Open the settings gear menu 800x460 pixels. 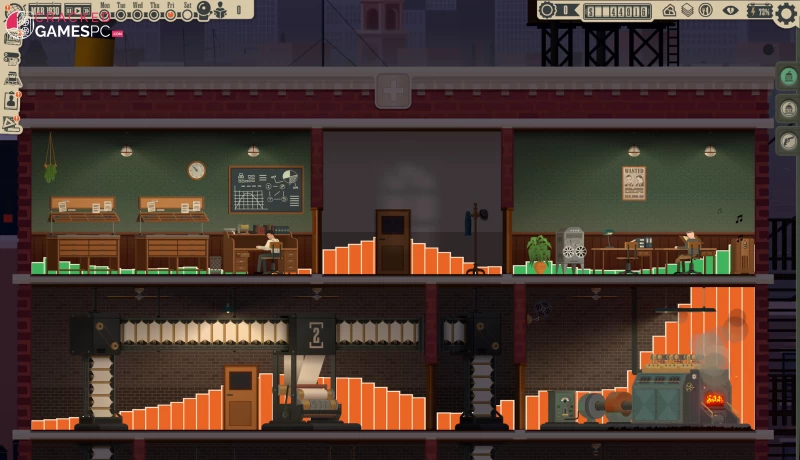786,12
